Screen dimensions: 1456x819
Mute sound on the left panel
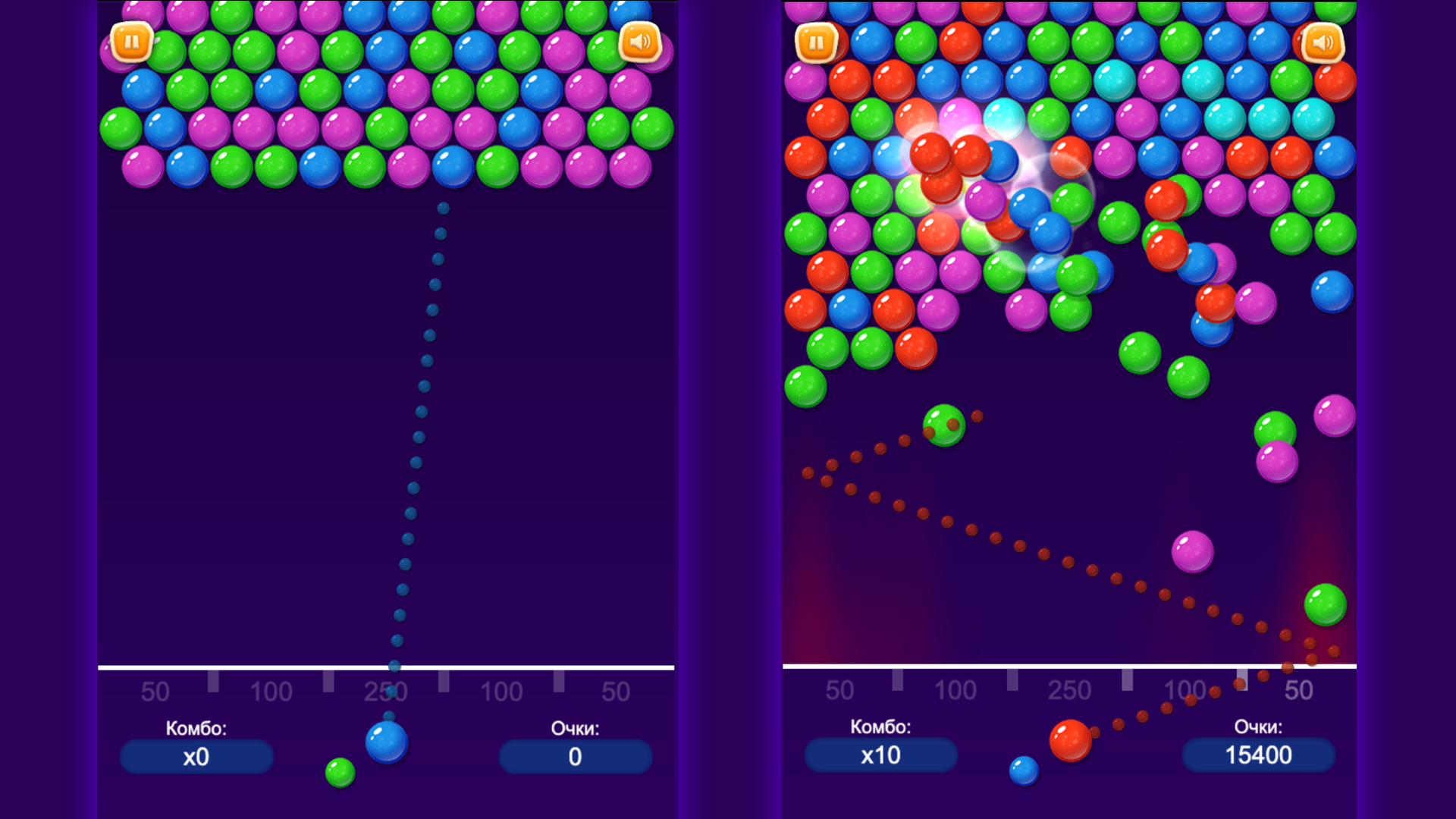[x=639, y=43]
